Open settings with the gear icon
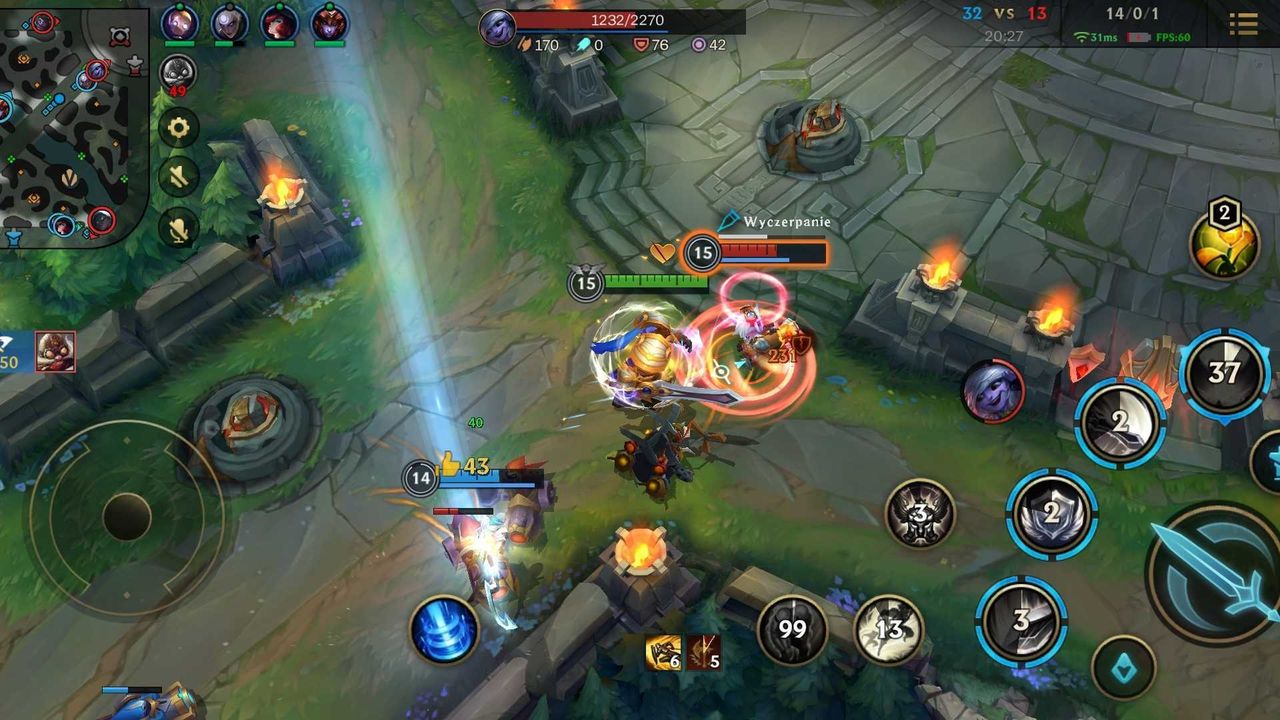This screenshot has height=720, width=1280. 179,128
